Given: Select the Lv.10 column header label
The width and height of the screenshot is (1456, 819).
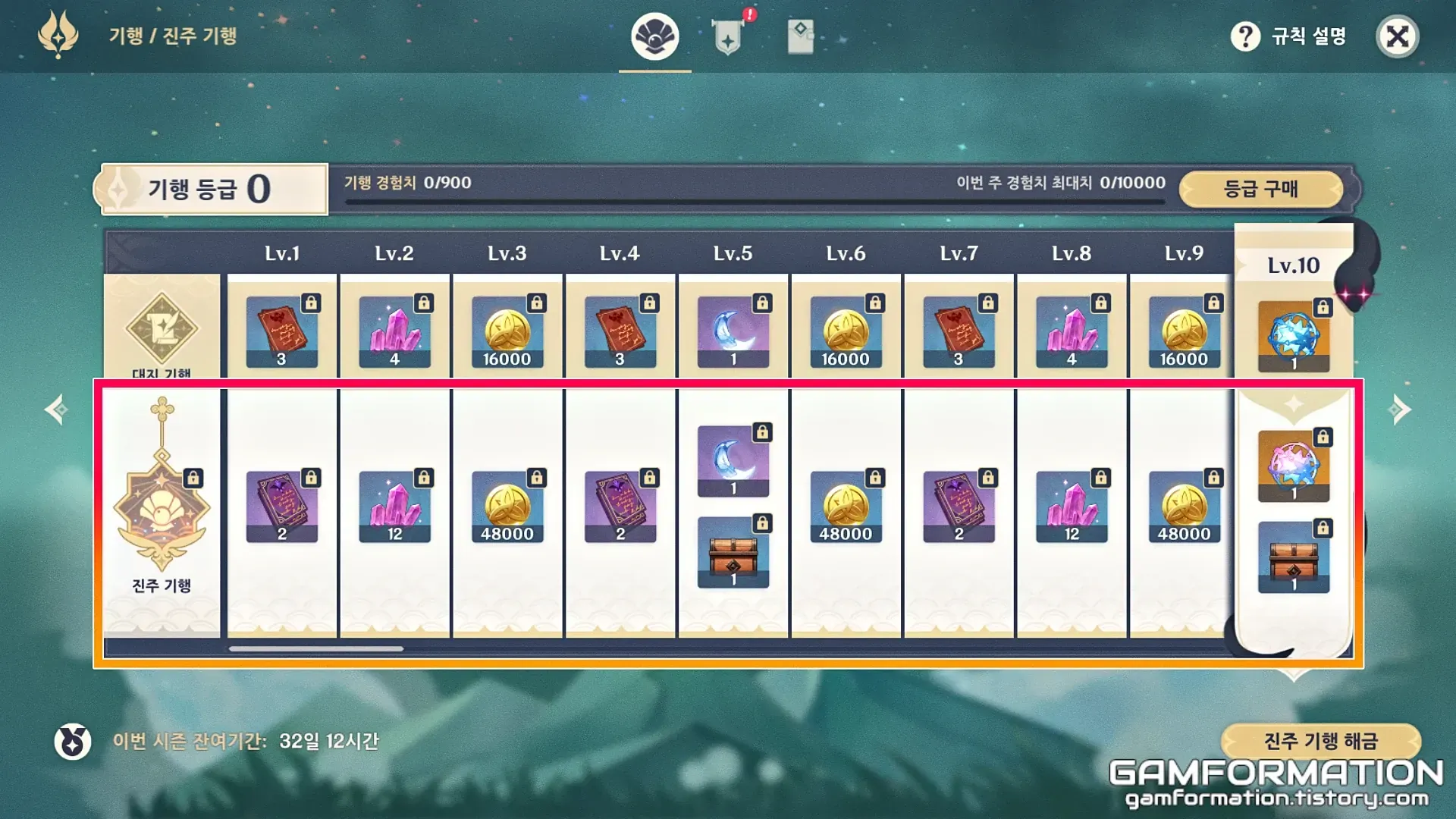Looking at the screenshot, I should (1294, 265).
